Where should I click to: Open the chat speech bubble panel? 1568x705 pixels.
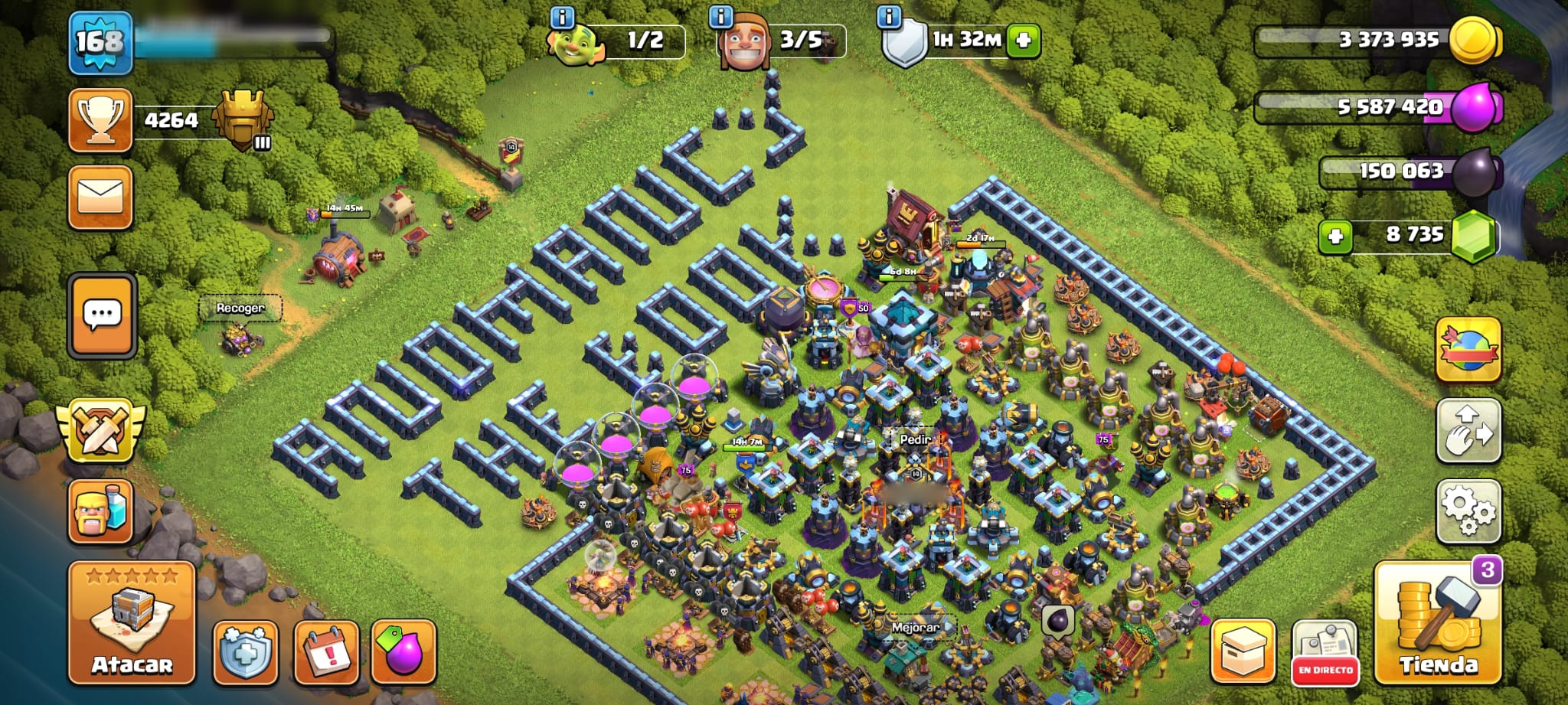tap(103, 315)
